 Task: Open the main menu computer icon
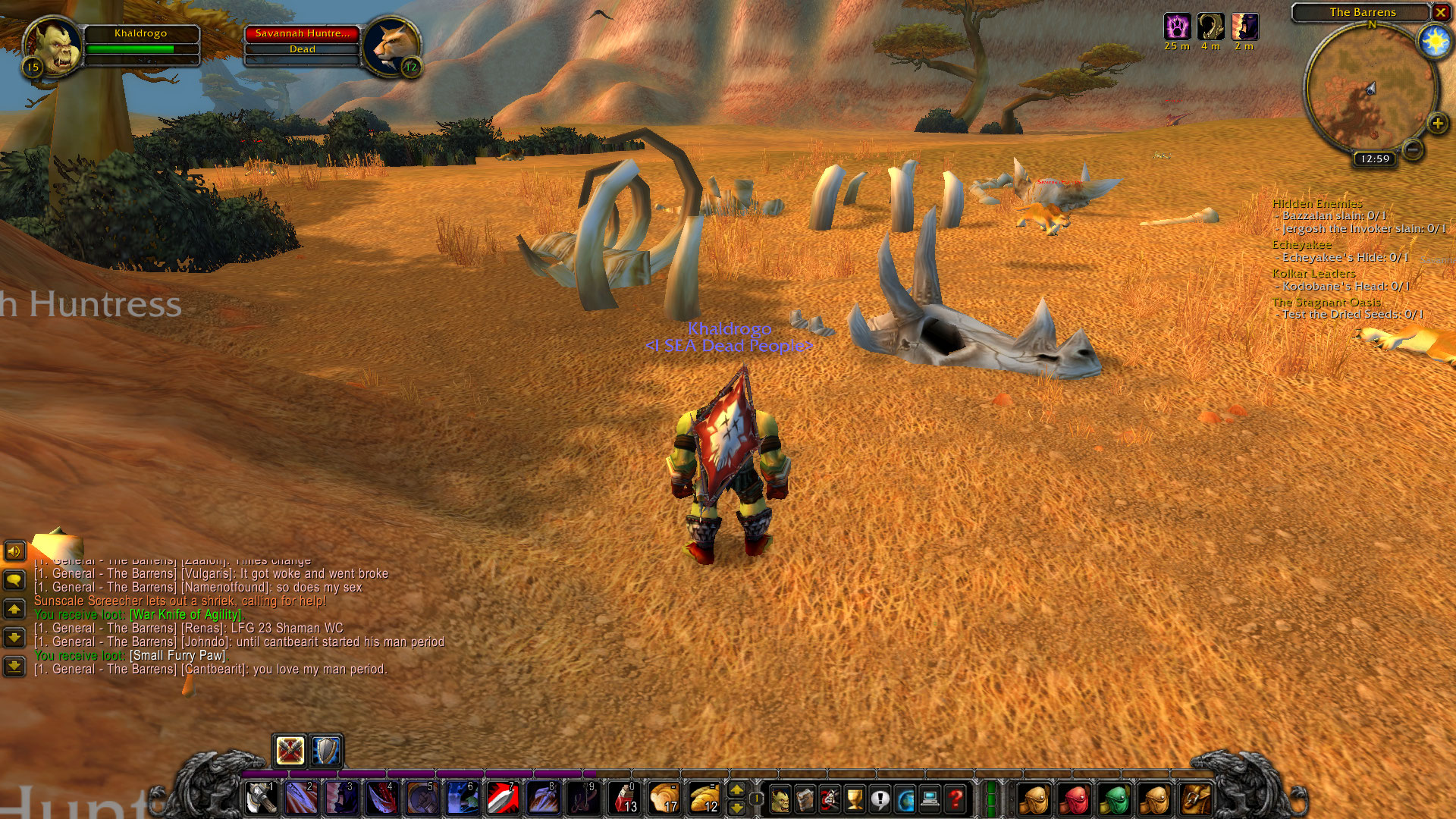[930, 800]
